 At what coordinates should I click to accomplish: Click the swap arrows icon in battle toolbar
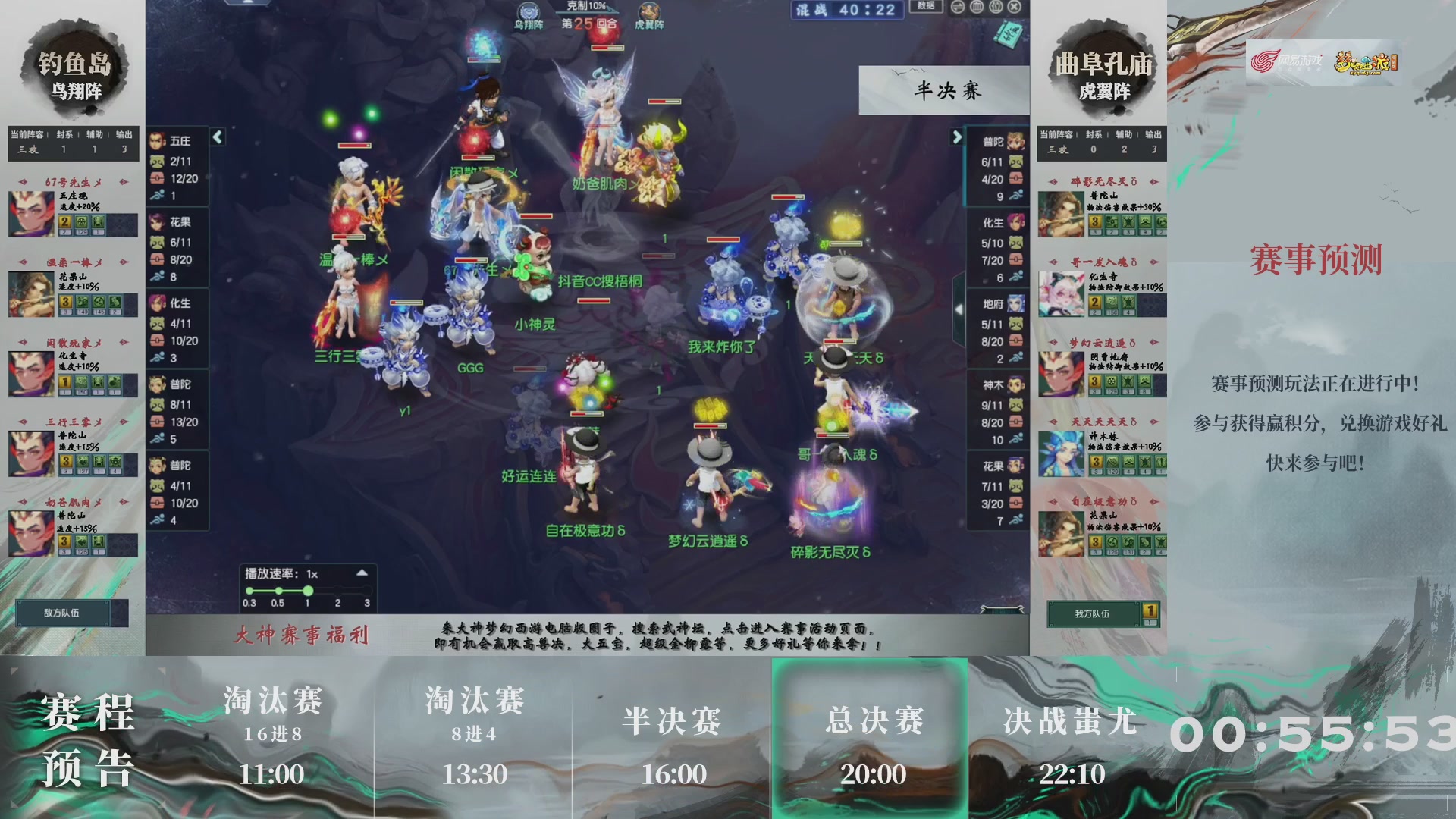coord(957,7)
